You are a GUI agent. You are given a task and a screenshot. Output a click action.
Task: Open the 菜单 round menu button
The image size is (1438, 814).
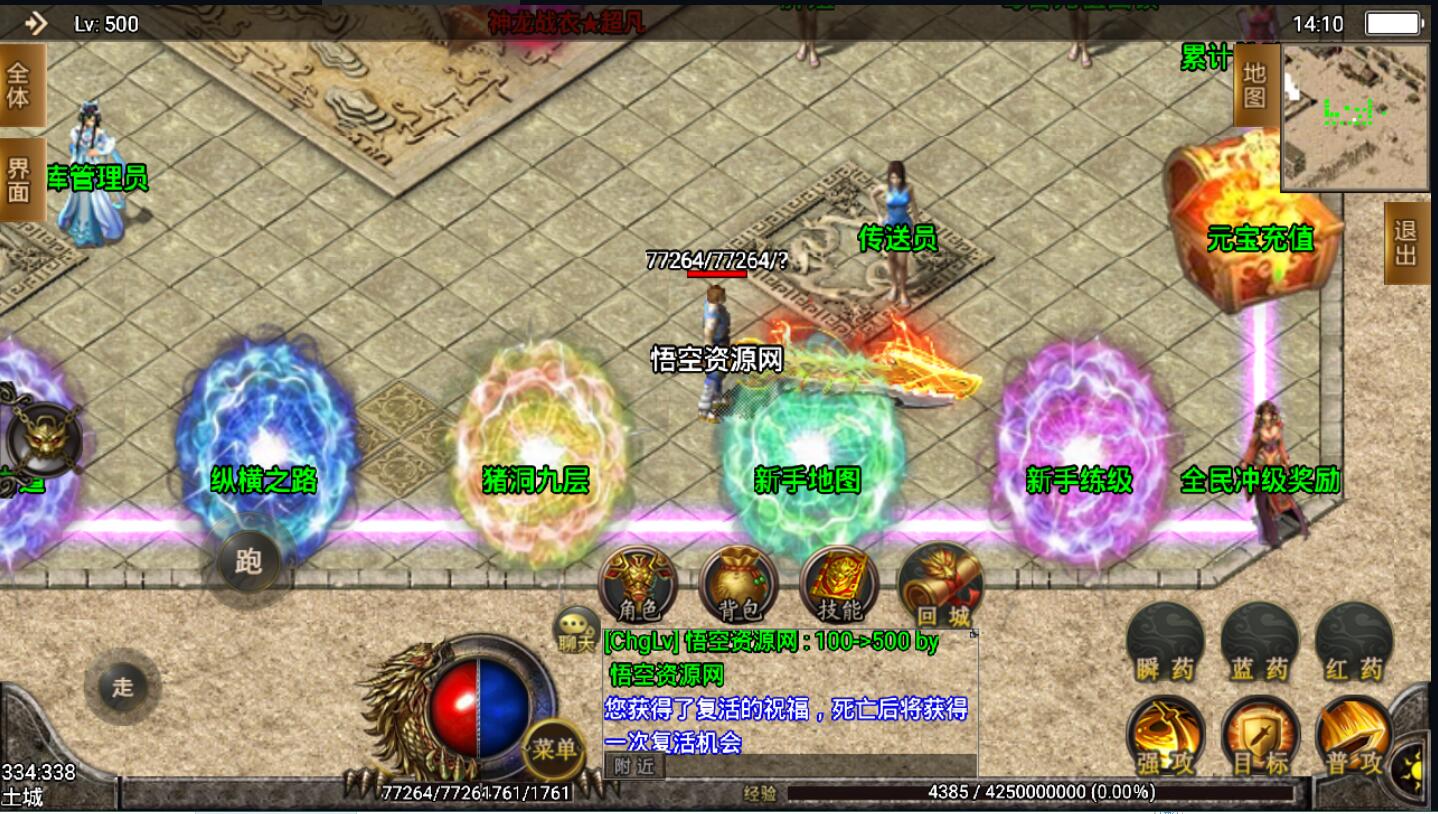point(553,749)
